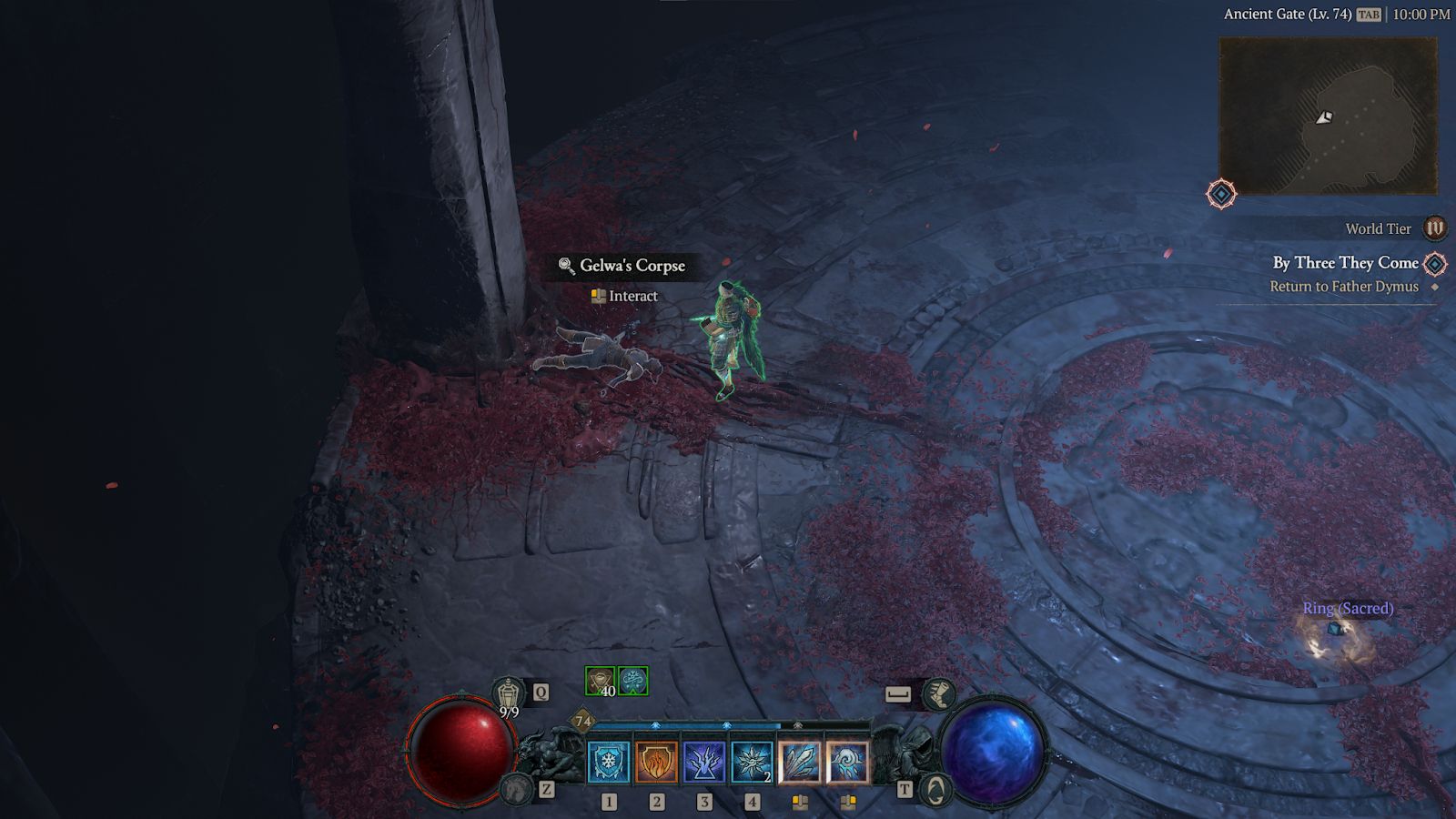Click the quest marker on the minimap edge
Screen dimensions: 1456x819
[1221, 194]
